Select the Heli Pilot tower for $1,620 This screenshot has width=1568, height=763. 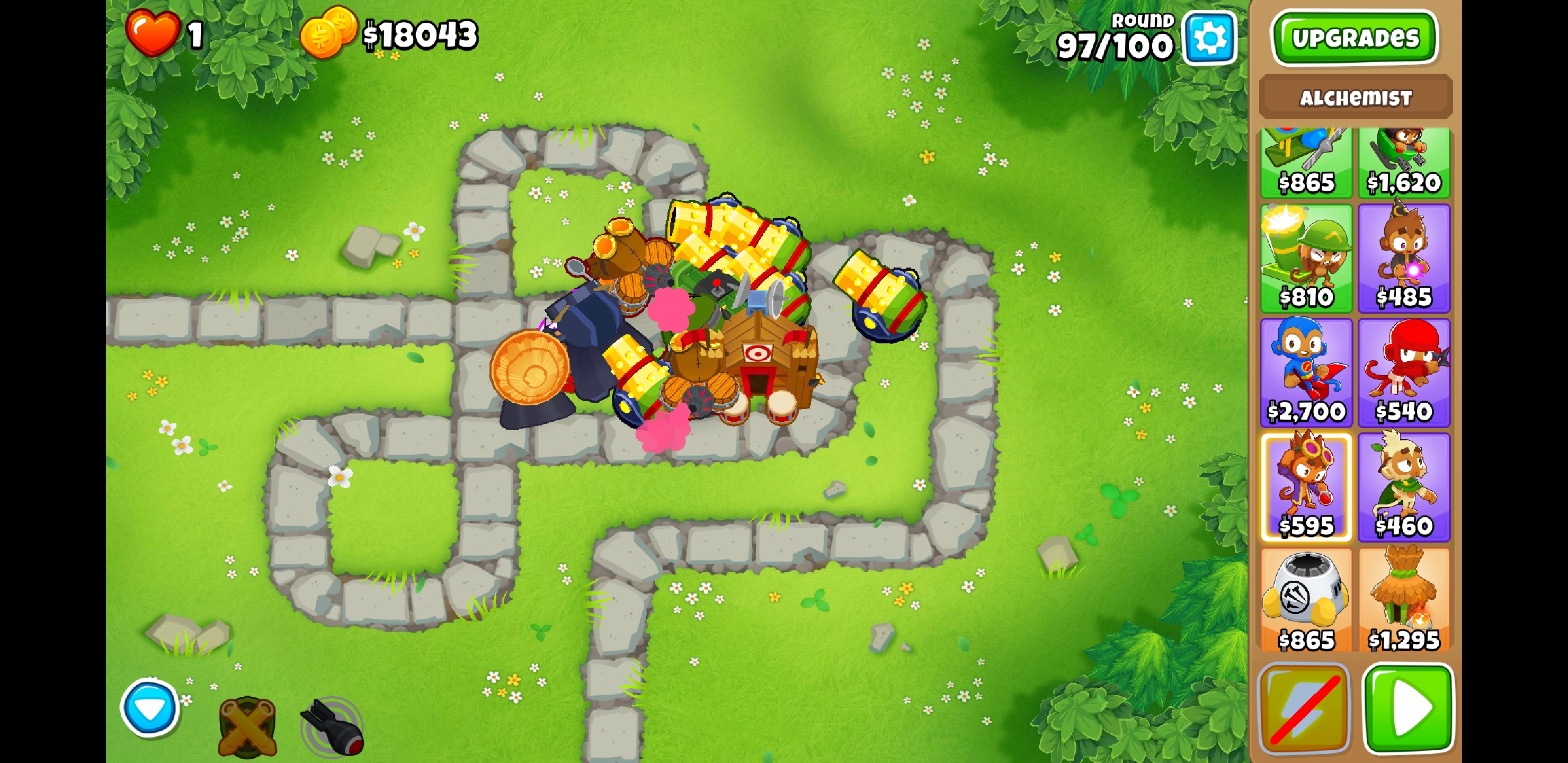[1404, 162]
